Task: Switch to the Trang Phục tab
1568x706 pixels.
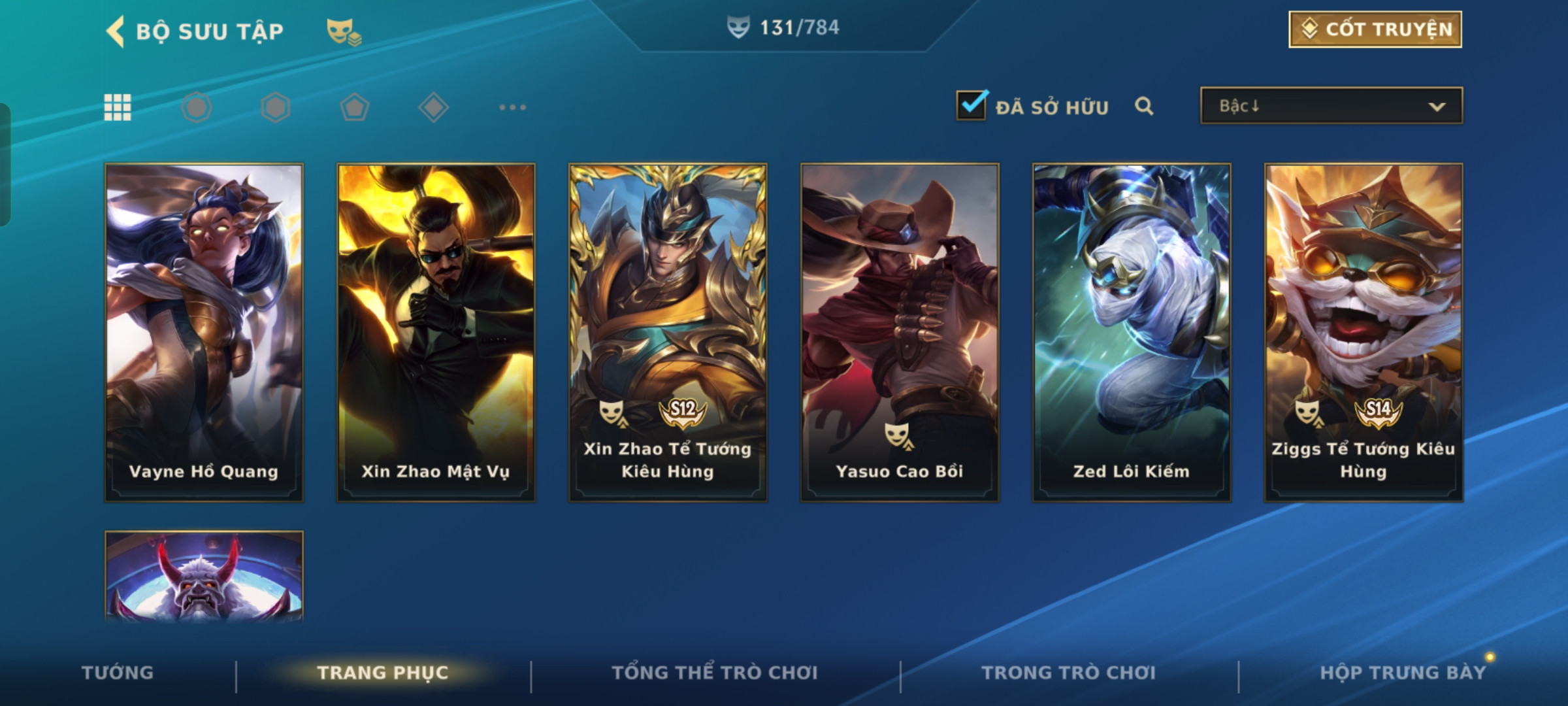Action: click(x=383, y=673)
